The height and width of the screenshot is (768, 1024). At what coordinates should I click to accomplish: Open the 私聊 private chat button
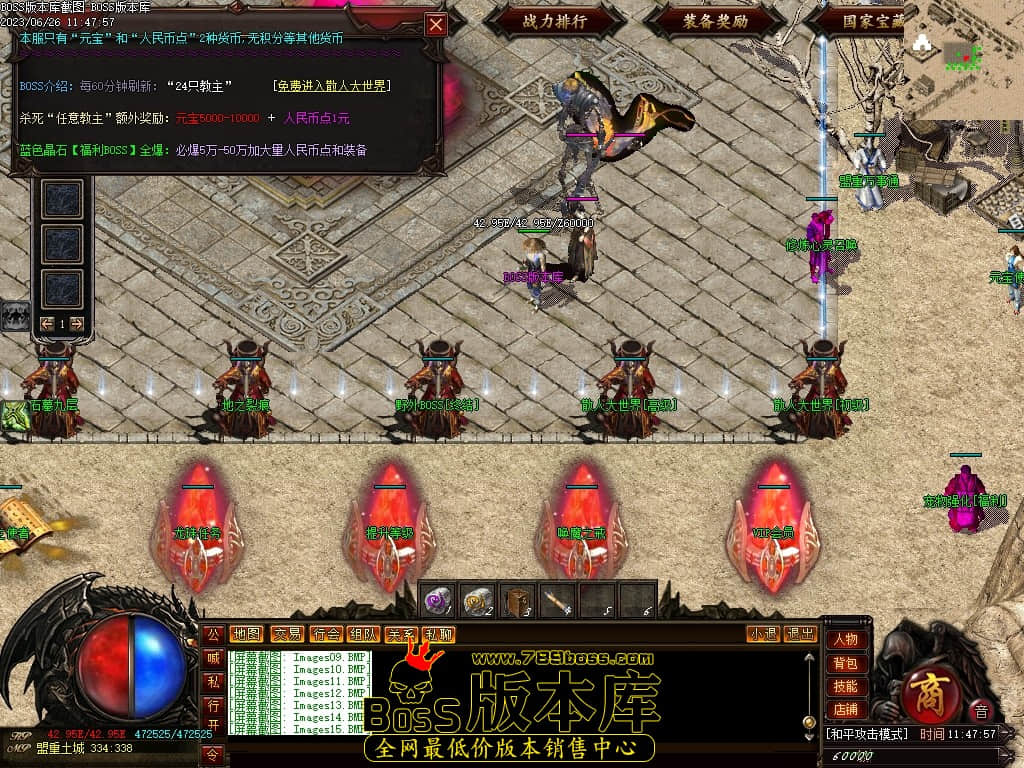pyautogui.click(x=438, y=634)
